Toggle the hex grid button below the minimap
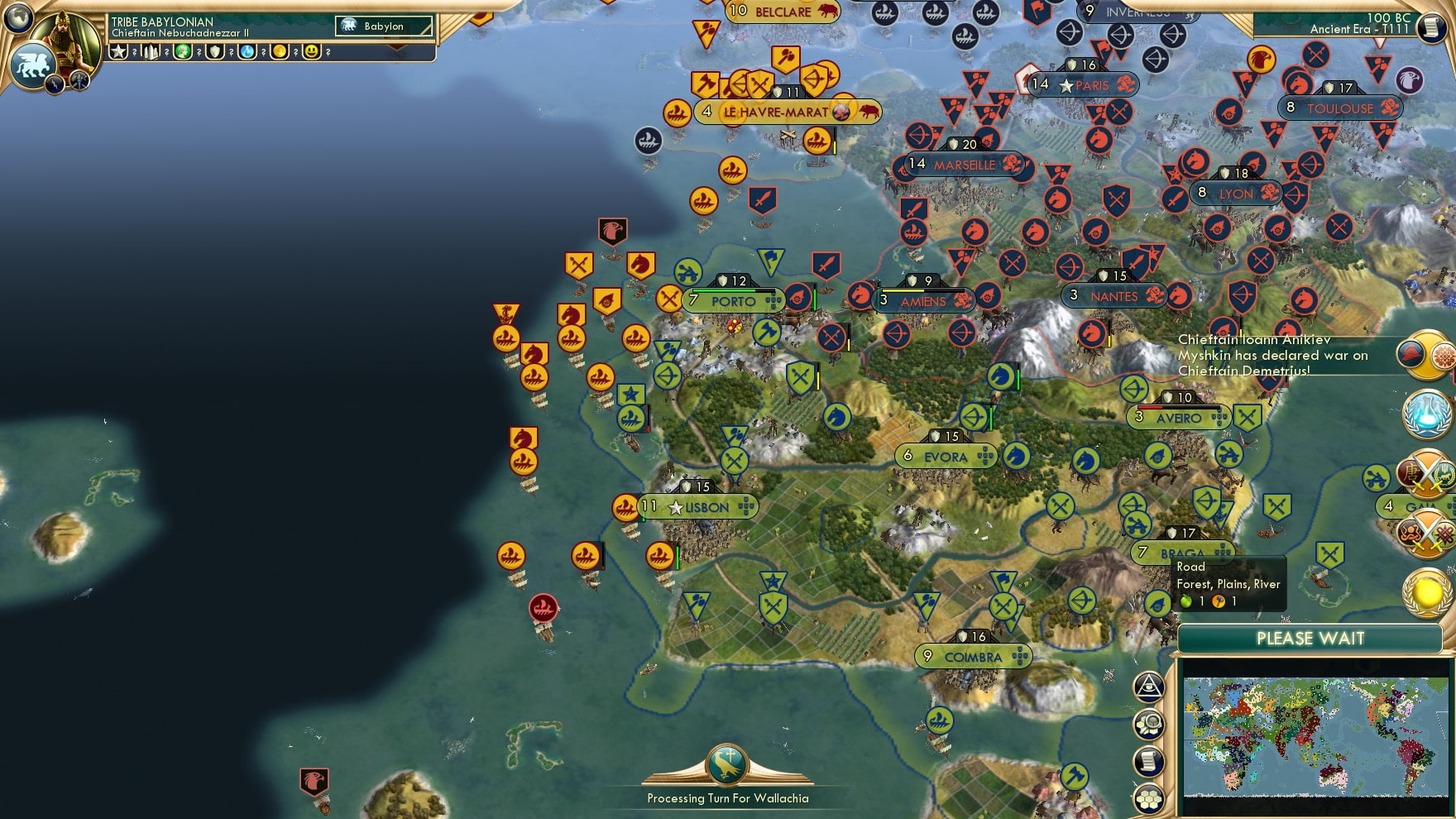The width and height of the screenshot is (1456, 819). [1148, 799]
